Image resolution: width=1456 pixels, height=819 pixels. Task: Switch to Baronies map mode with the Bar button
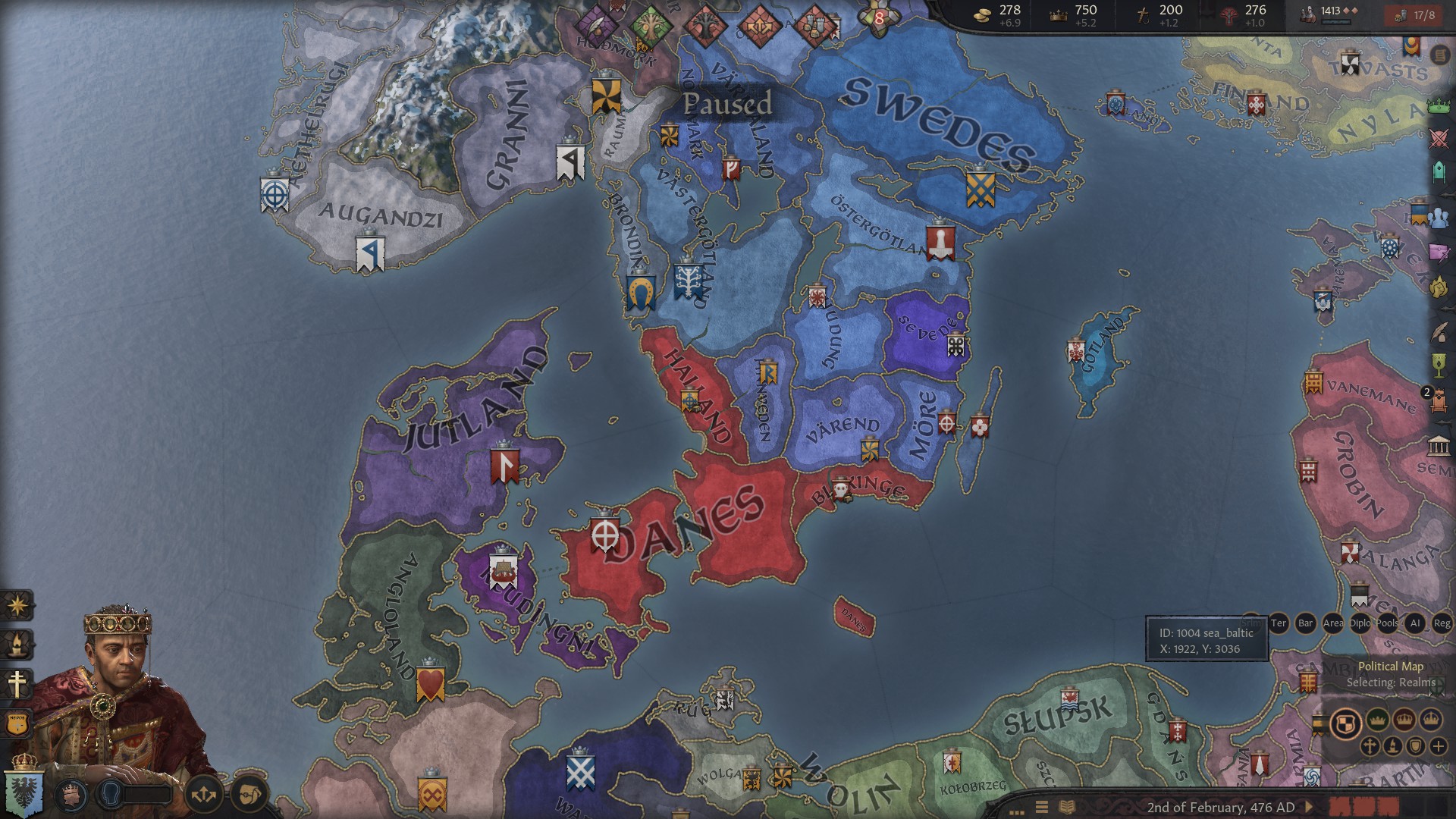tap(1306, 623)
